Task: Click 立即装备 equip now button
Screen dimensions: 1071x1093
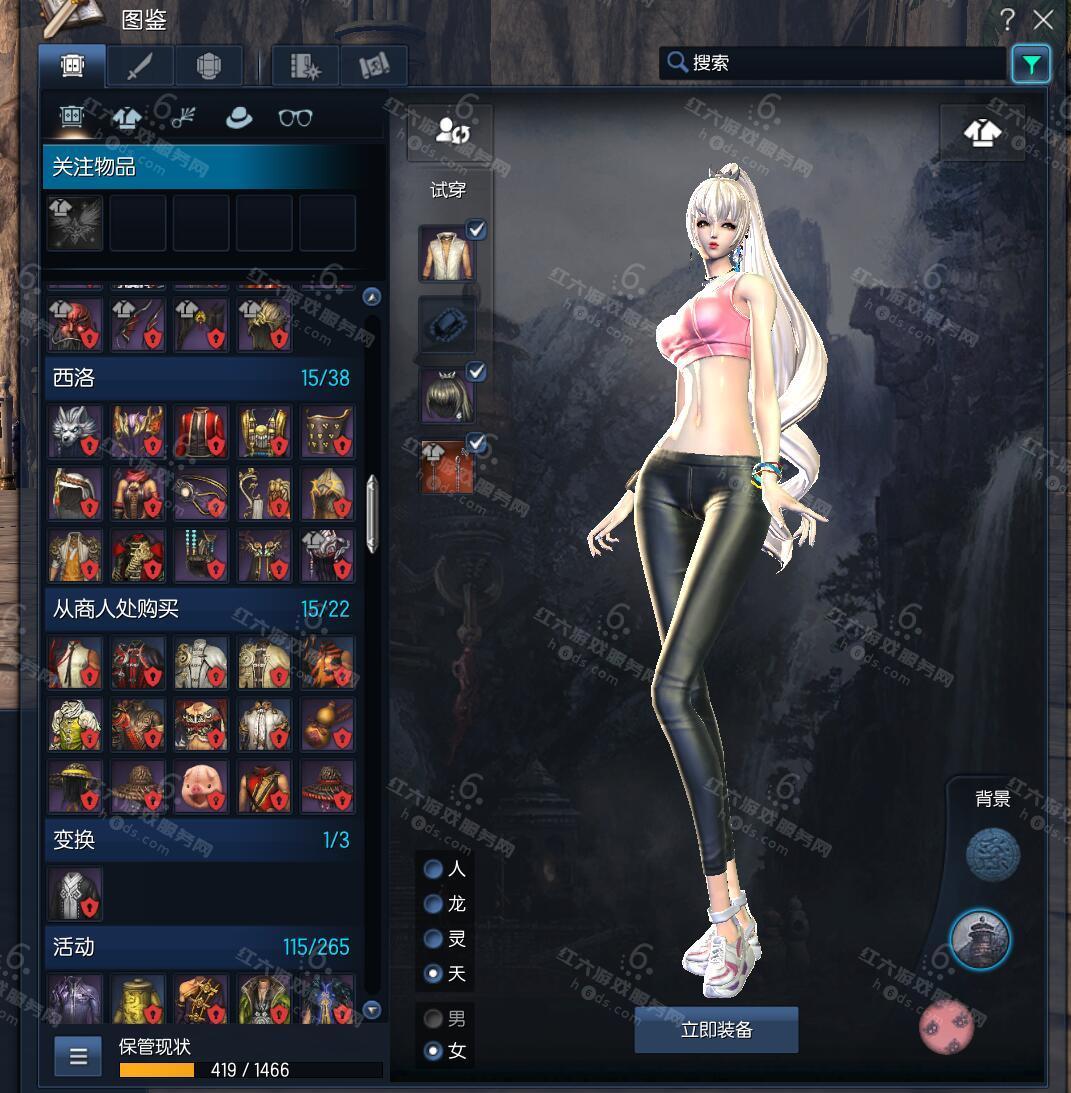Action: pyautogui.click(x=716, y=1030)
